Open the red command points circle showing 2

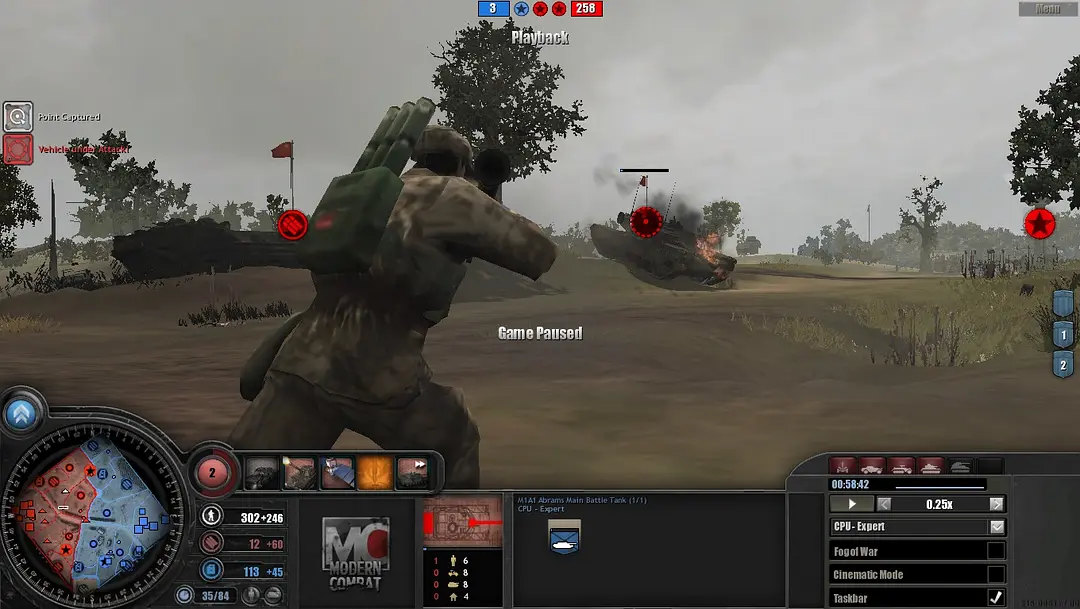coord(212,471)
